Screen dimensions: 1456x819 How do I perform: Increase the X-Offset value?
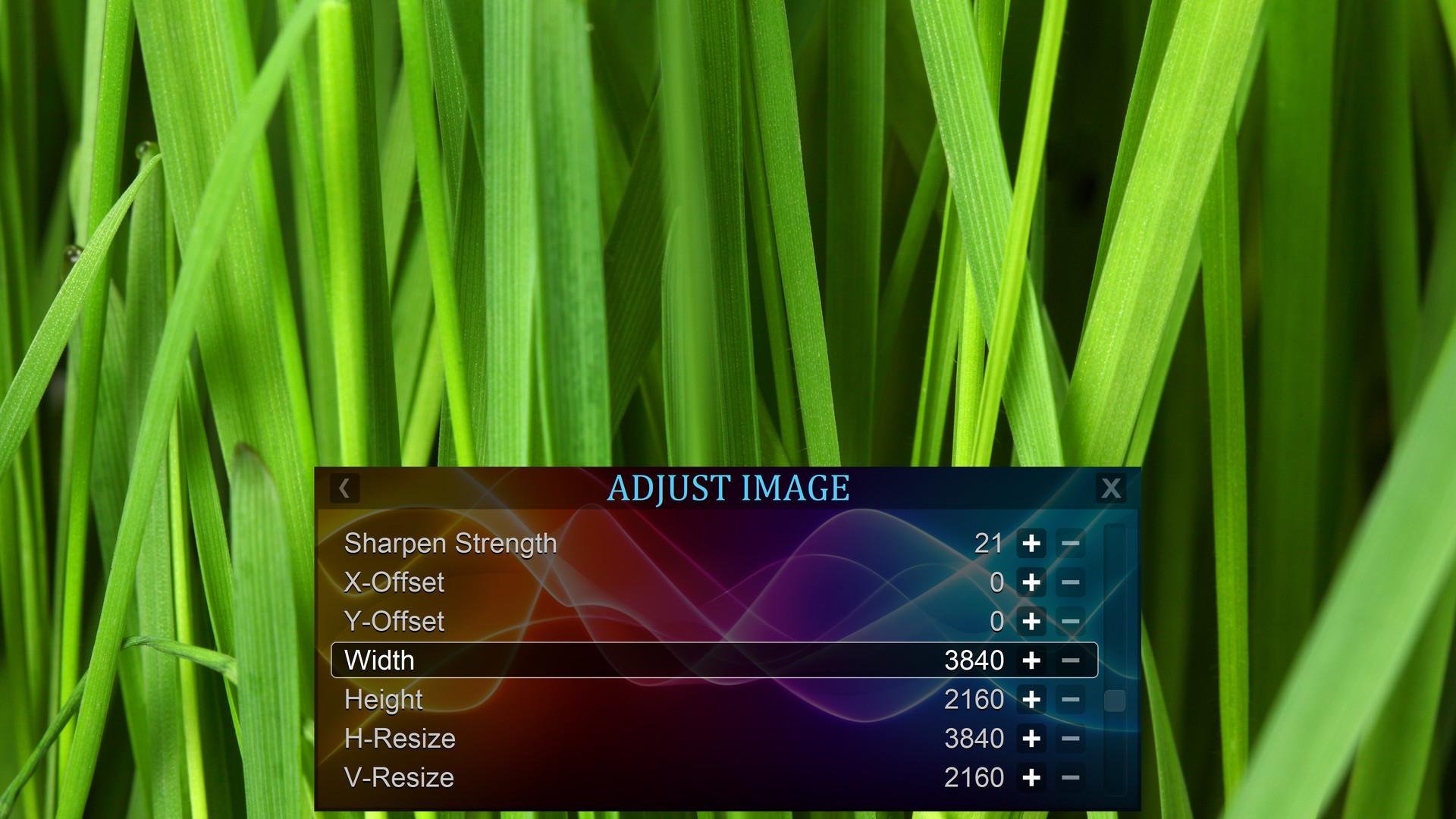click(1033, 583)
